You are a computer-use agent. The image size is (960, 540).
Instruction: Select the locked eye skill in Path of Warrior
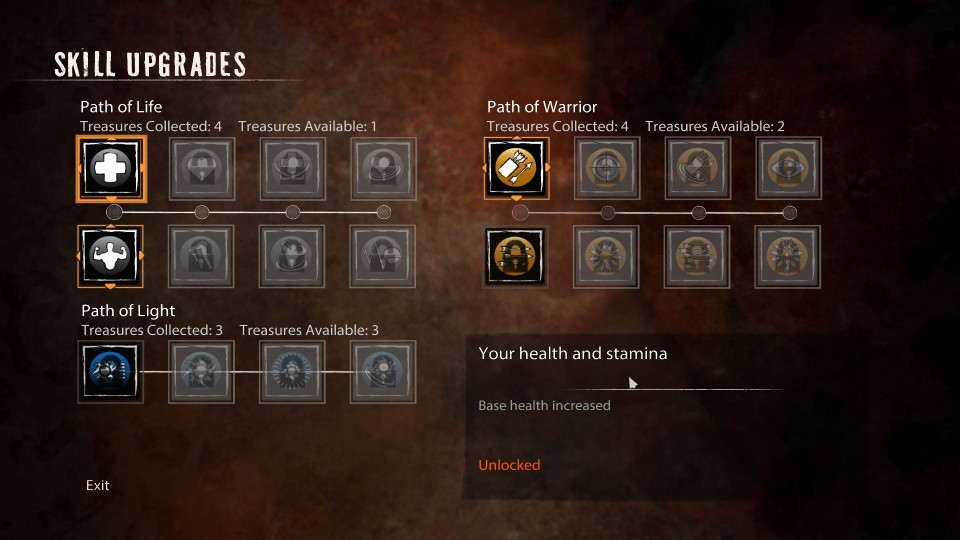[x=788, y=168]
